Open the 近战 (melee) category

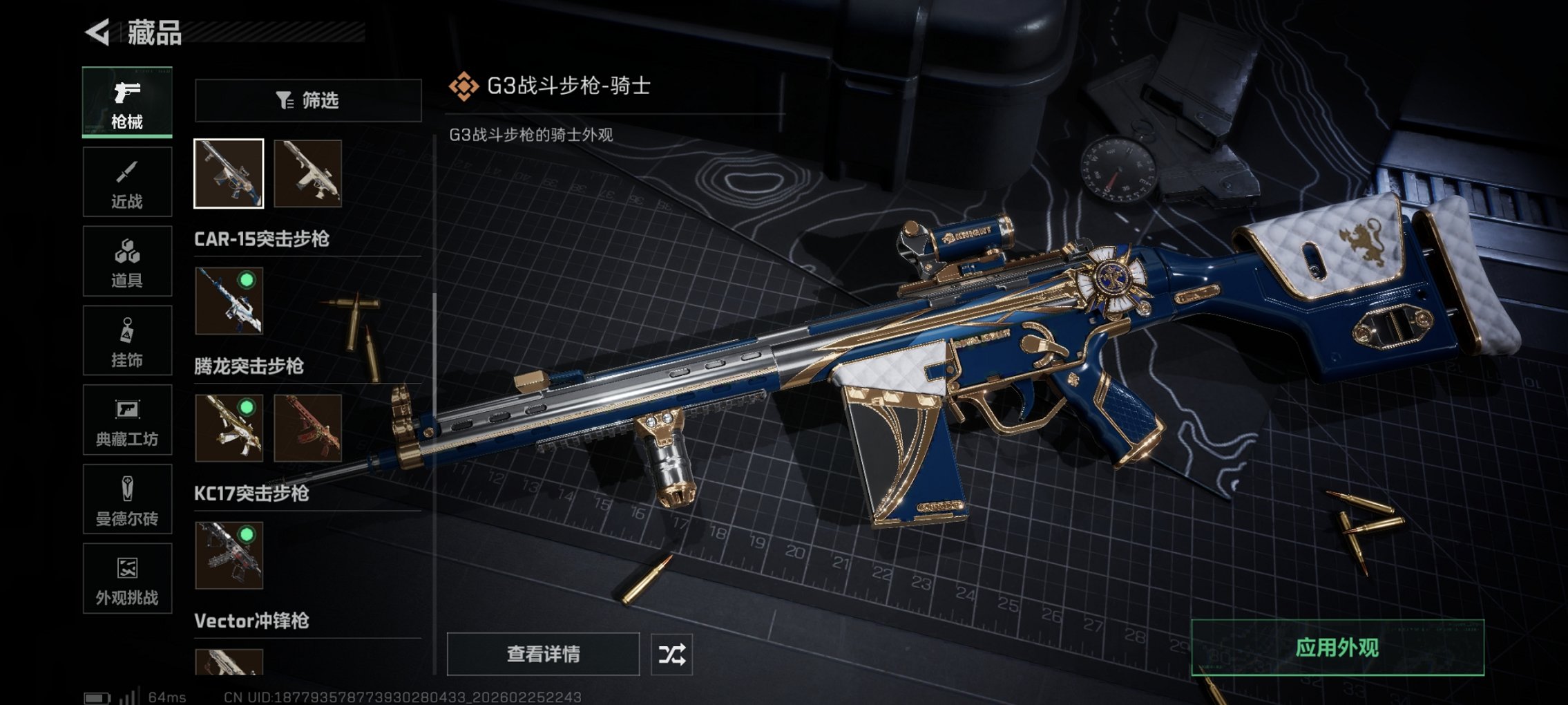point(126,181)
